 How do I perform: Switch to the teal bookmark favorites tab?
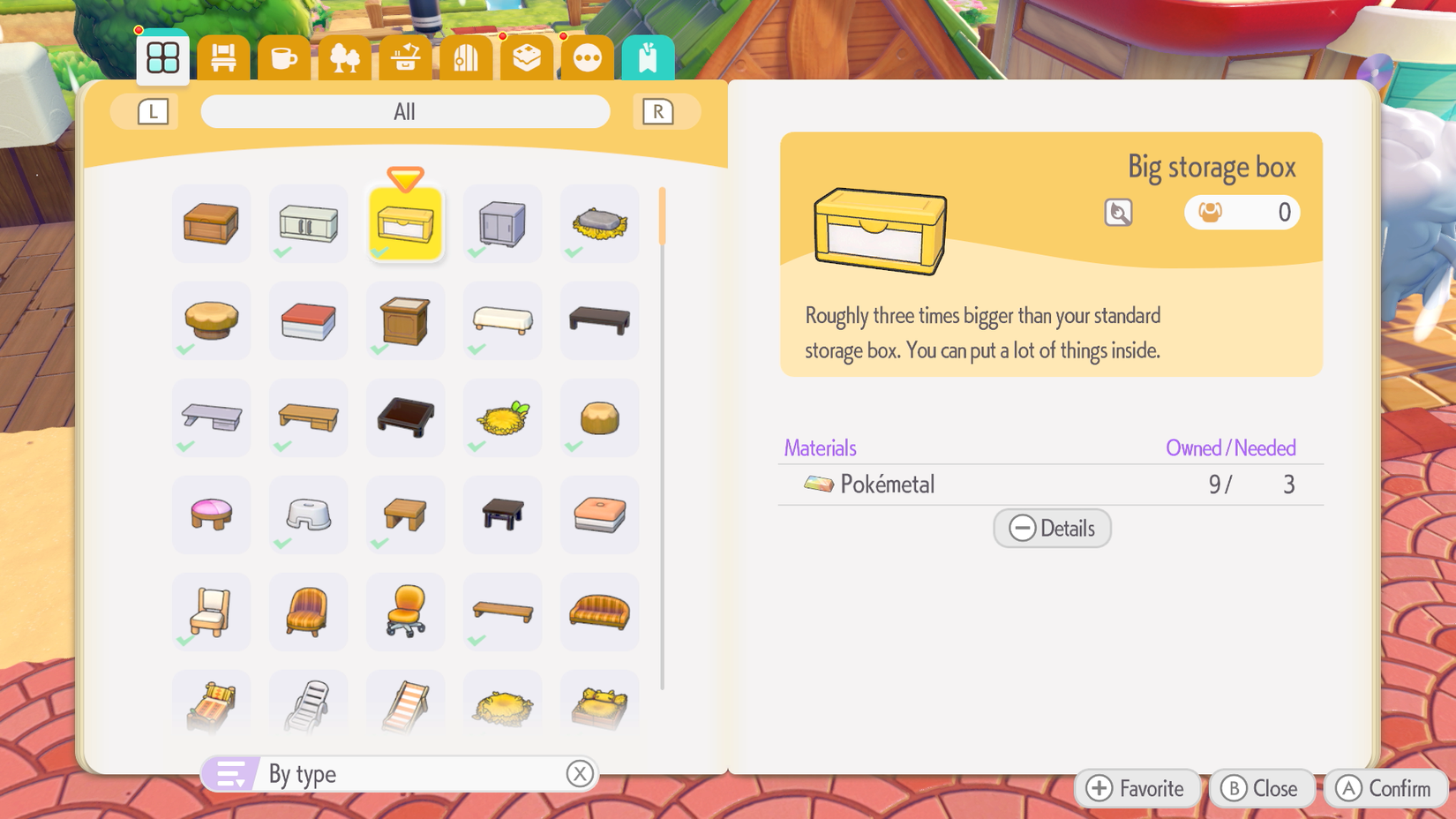click(x=648, y=56)
